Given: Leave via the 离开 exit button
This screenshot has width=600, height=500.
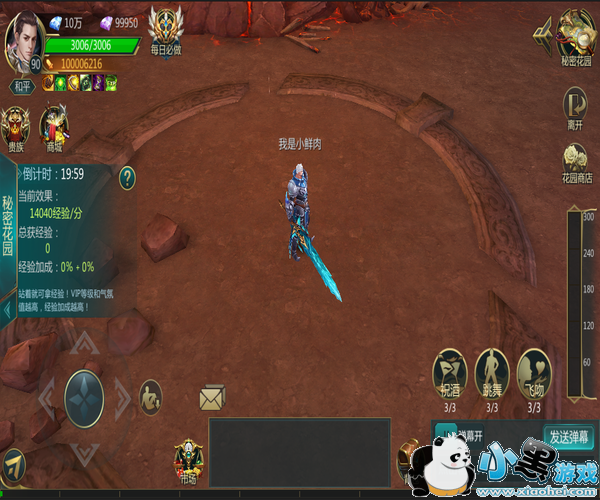Looking at the screenshot, I should 575,106.
